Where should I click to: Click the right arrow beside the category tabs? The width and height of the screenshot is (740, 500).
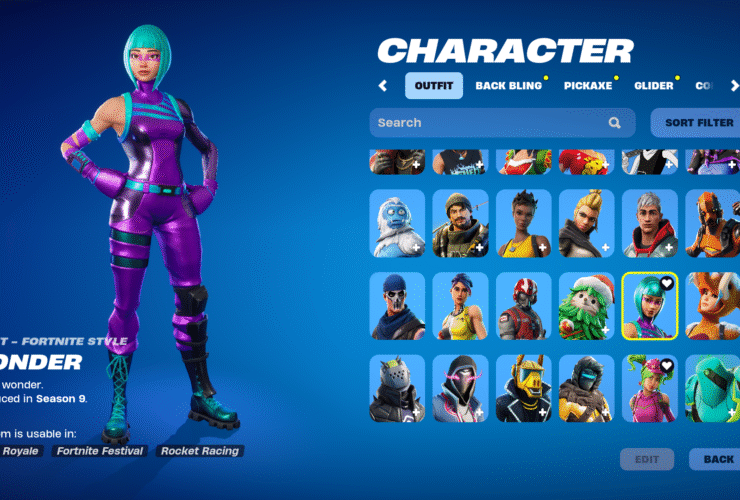[732, 86]
